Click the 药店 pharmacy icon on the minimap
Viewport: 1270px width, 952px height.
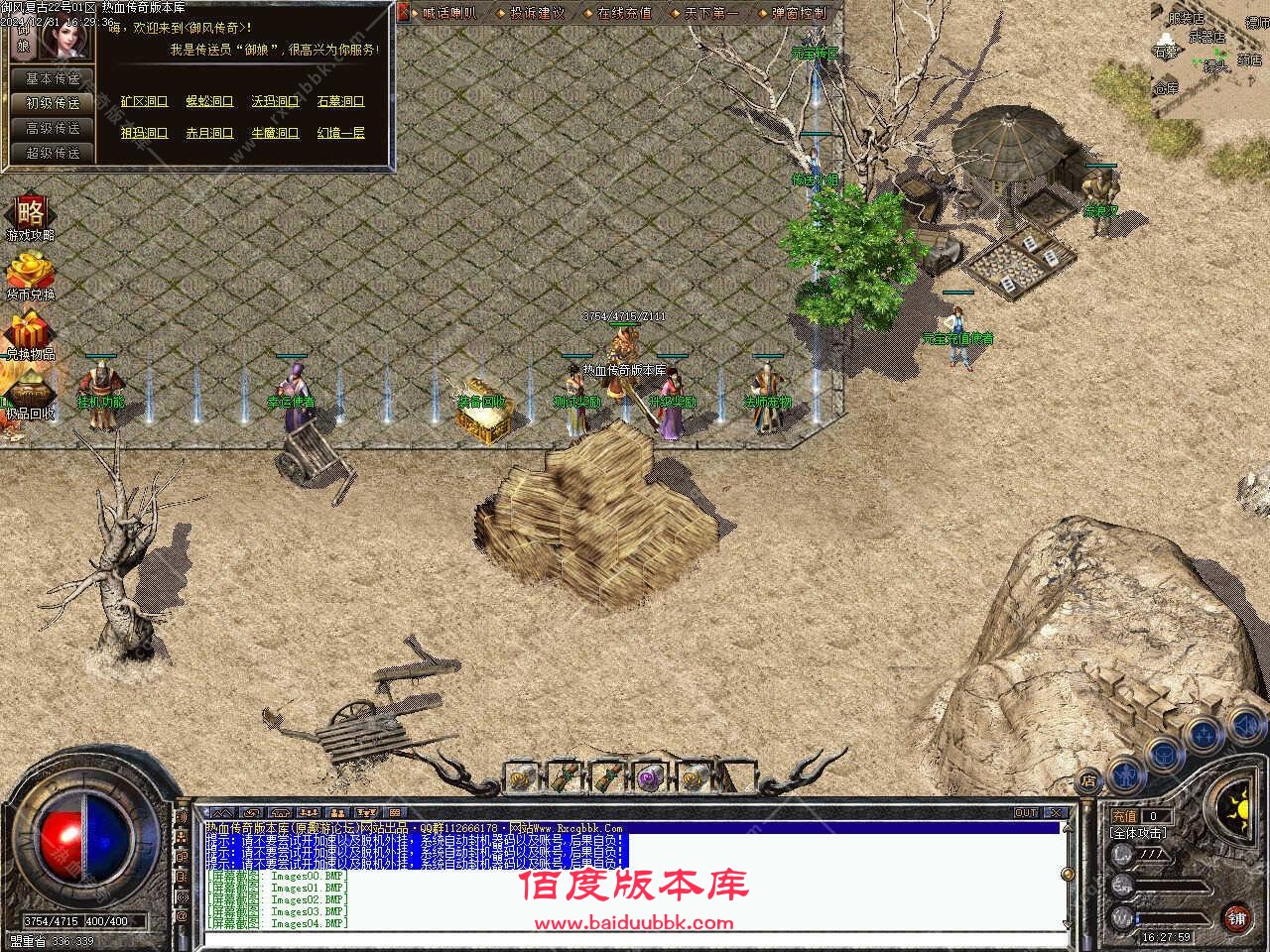1248,59
